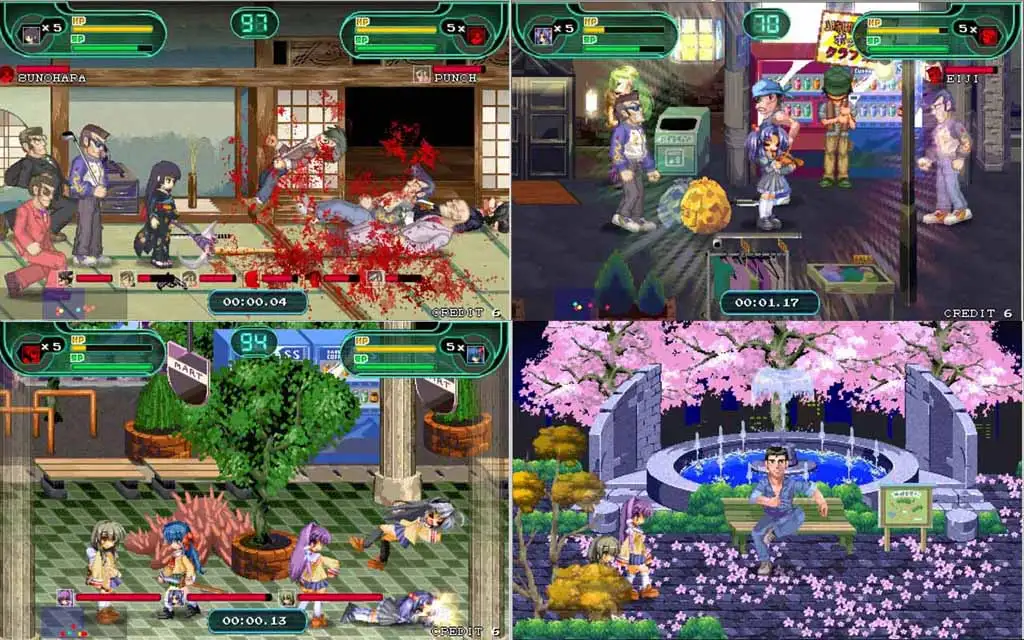The height and width of the screenshot is (640, 1024).
Task: Click the red Eiji portrait icon
Action: [x=934, y=75]
